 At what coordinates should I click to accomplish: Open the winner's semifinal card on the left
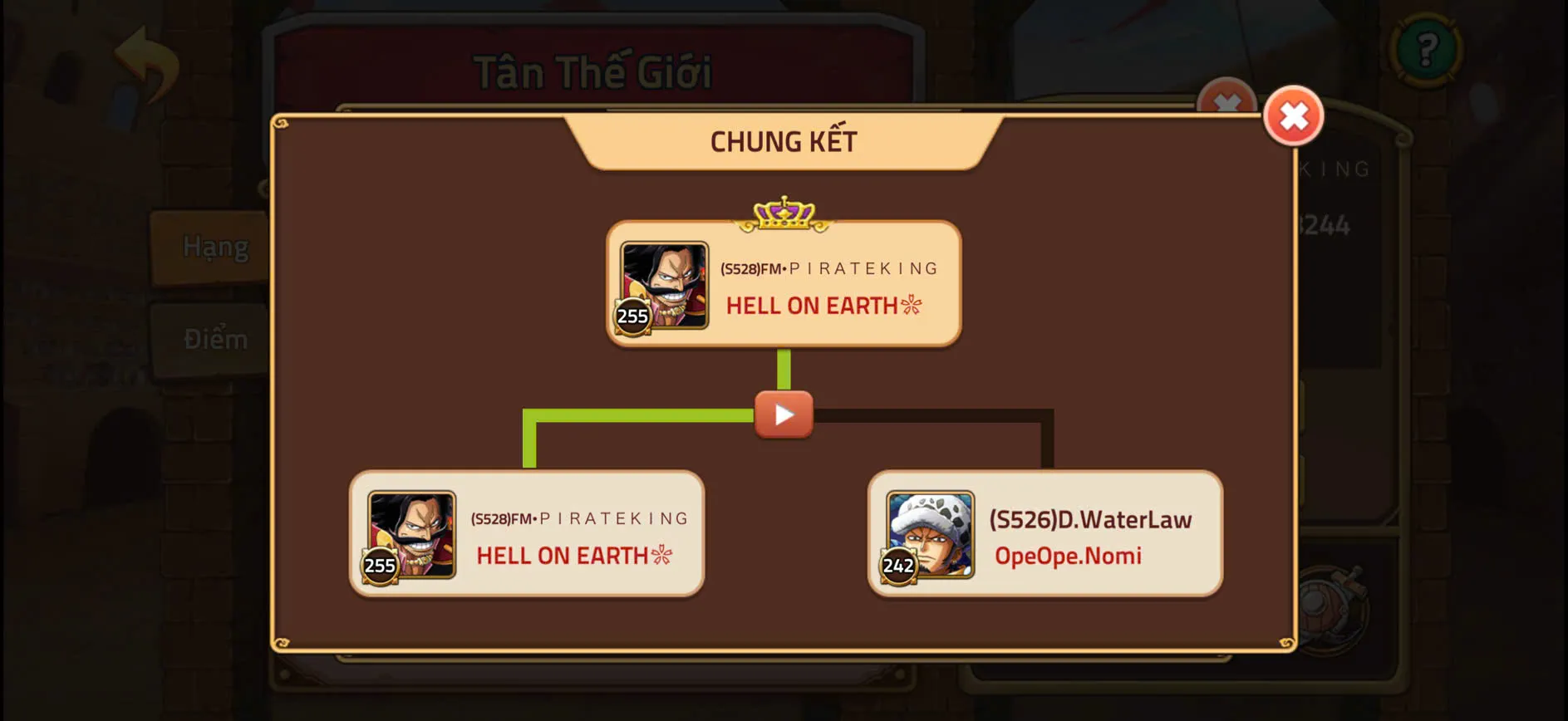coord(528,532)
